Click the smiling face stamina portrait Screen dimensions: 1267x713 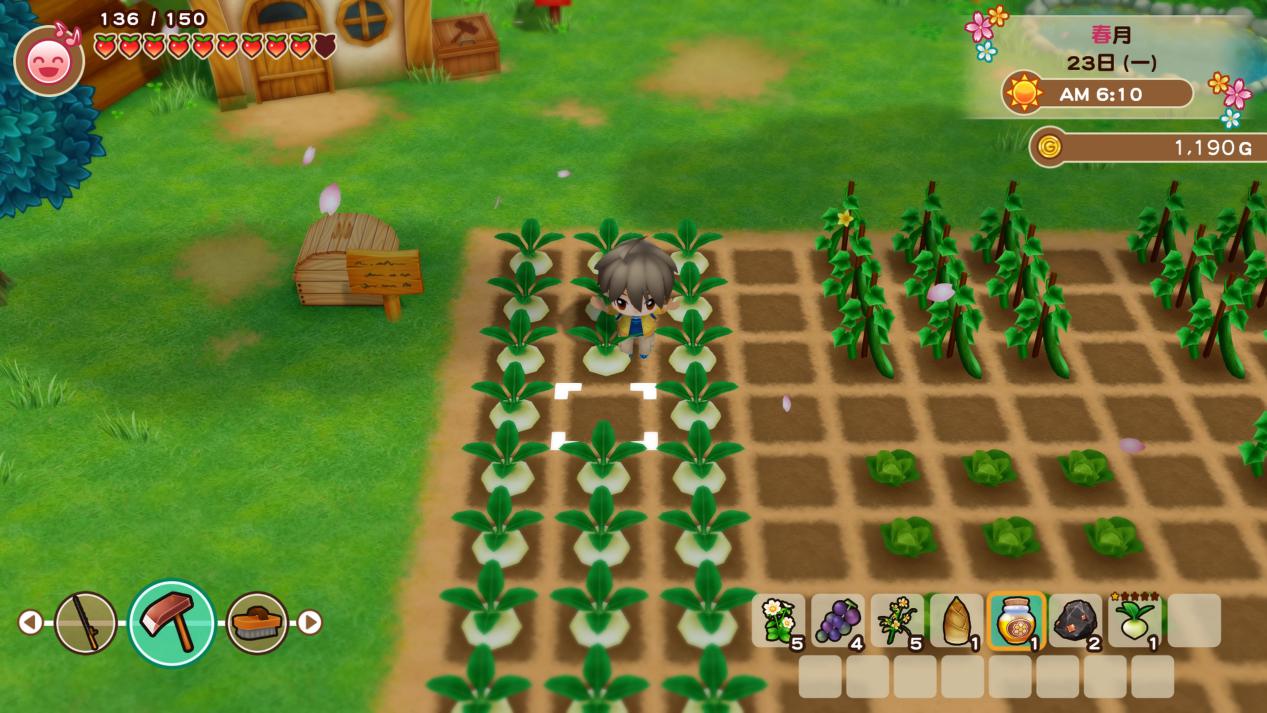tap(49, 61)
